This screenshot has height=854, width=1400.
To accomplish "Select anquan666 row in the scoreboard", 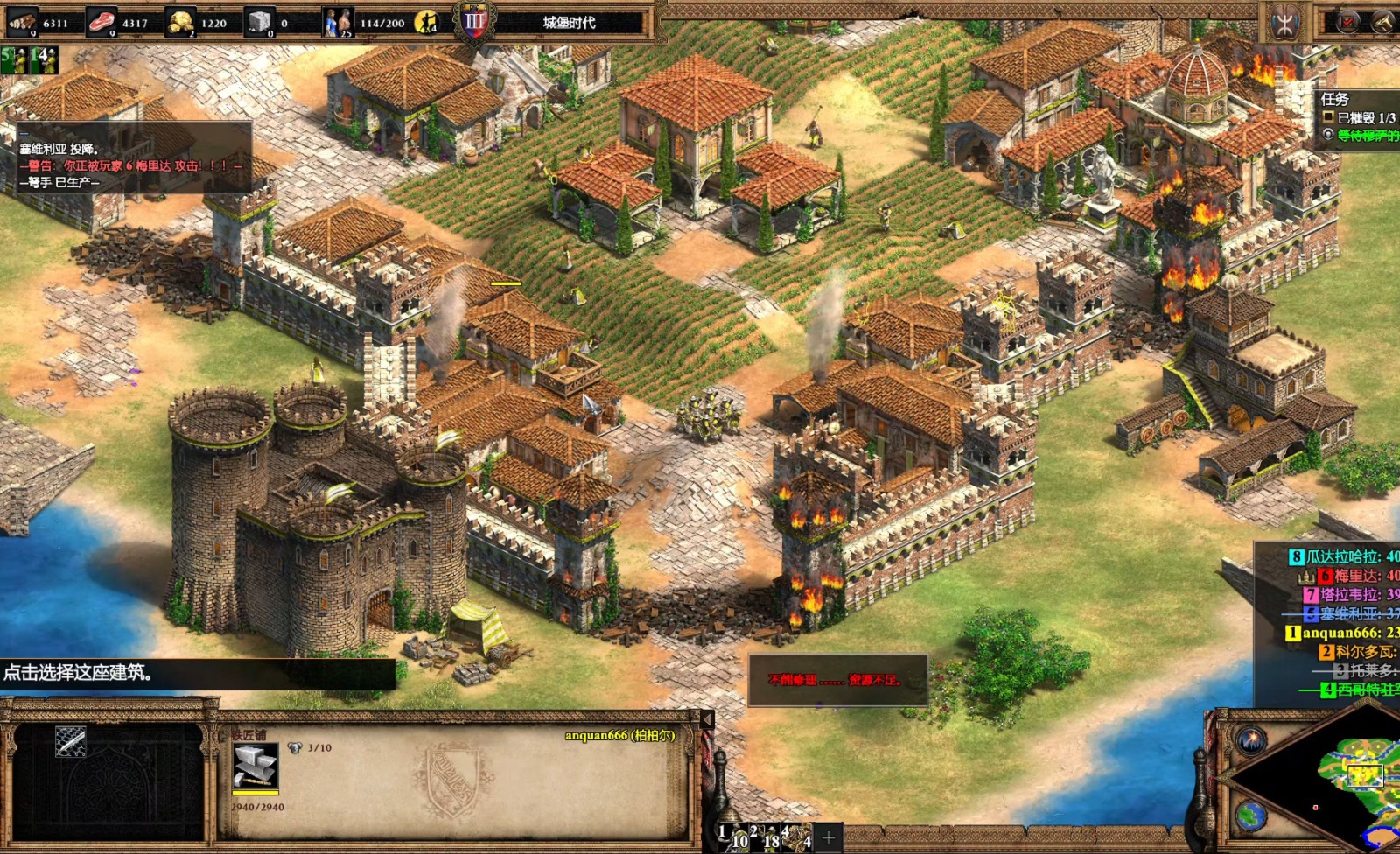I will tap(1347, 633).
